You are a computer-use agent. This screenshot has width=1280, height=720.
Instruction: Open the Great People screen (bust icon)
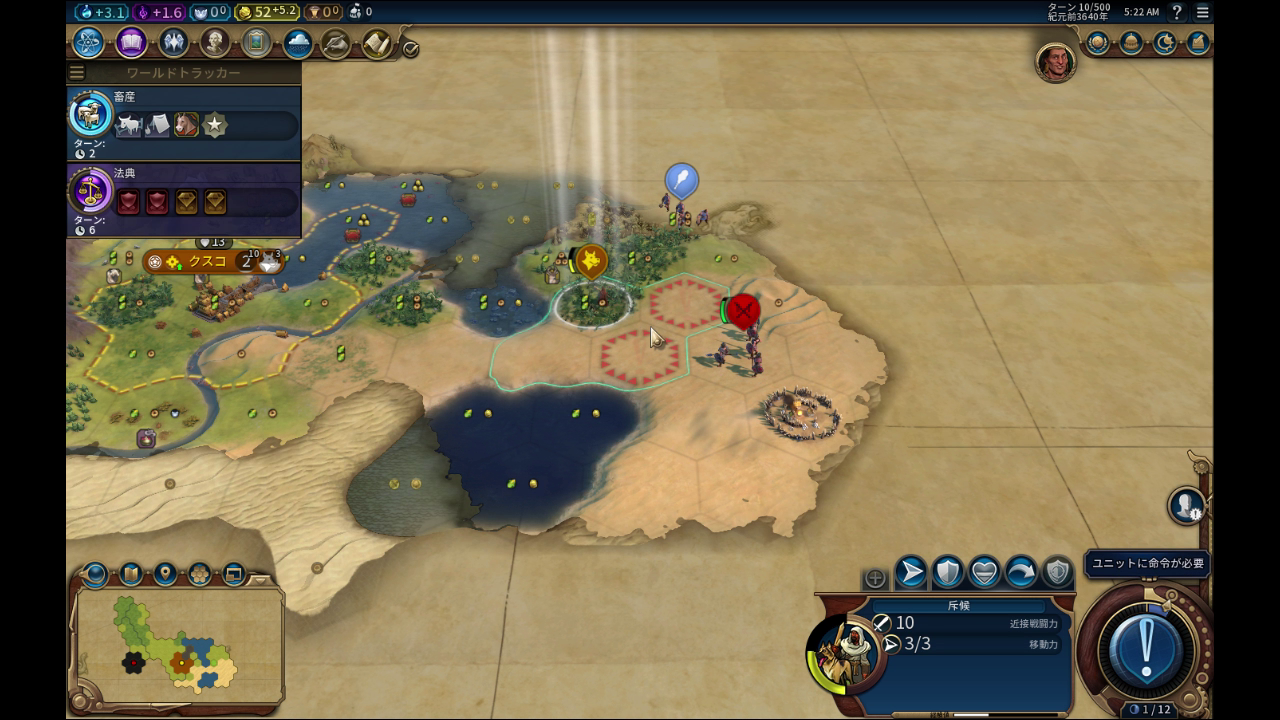214,43
